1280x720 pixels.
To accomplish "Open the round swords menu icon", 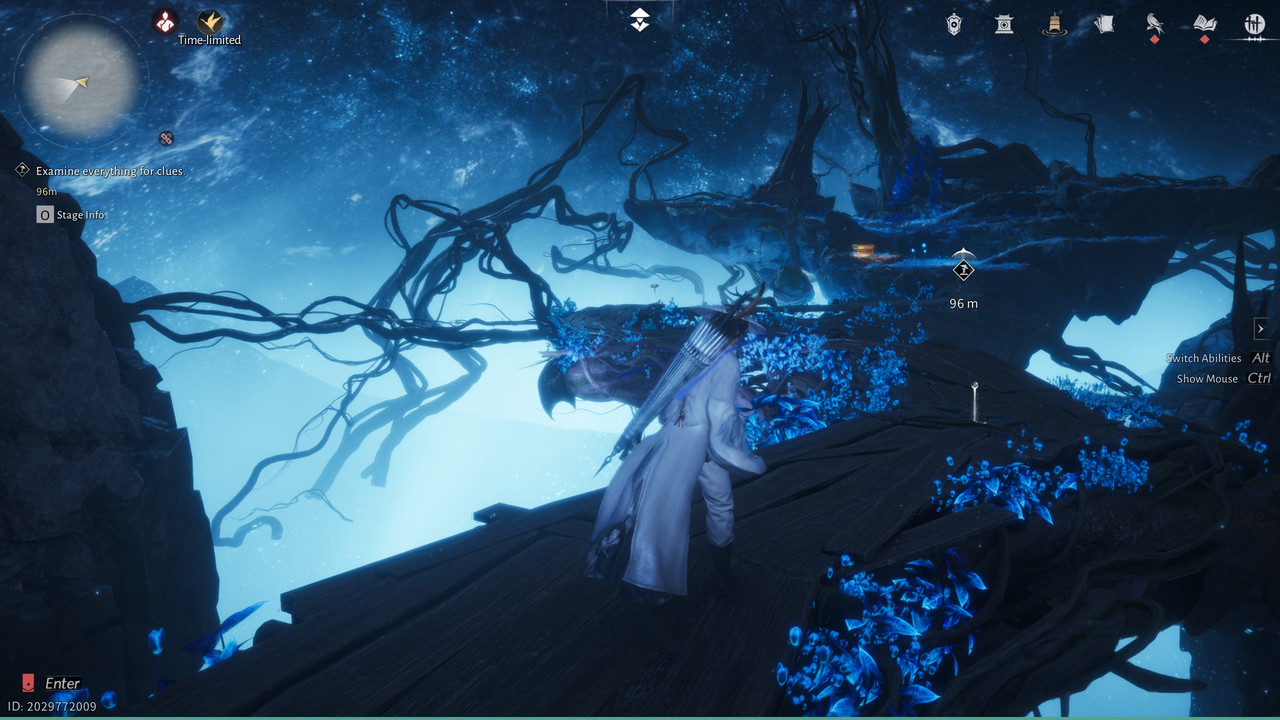I will 1254,24.
